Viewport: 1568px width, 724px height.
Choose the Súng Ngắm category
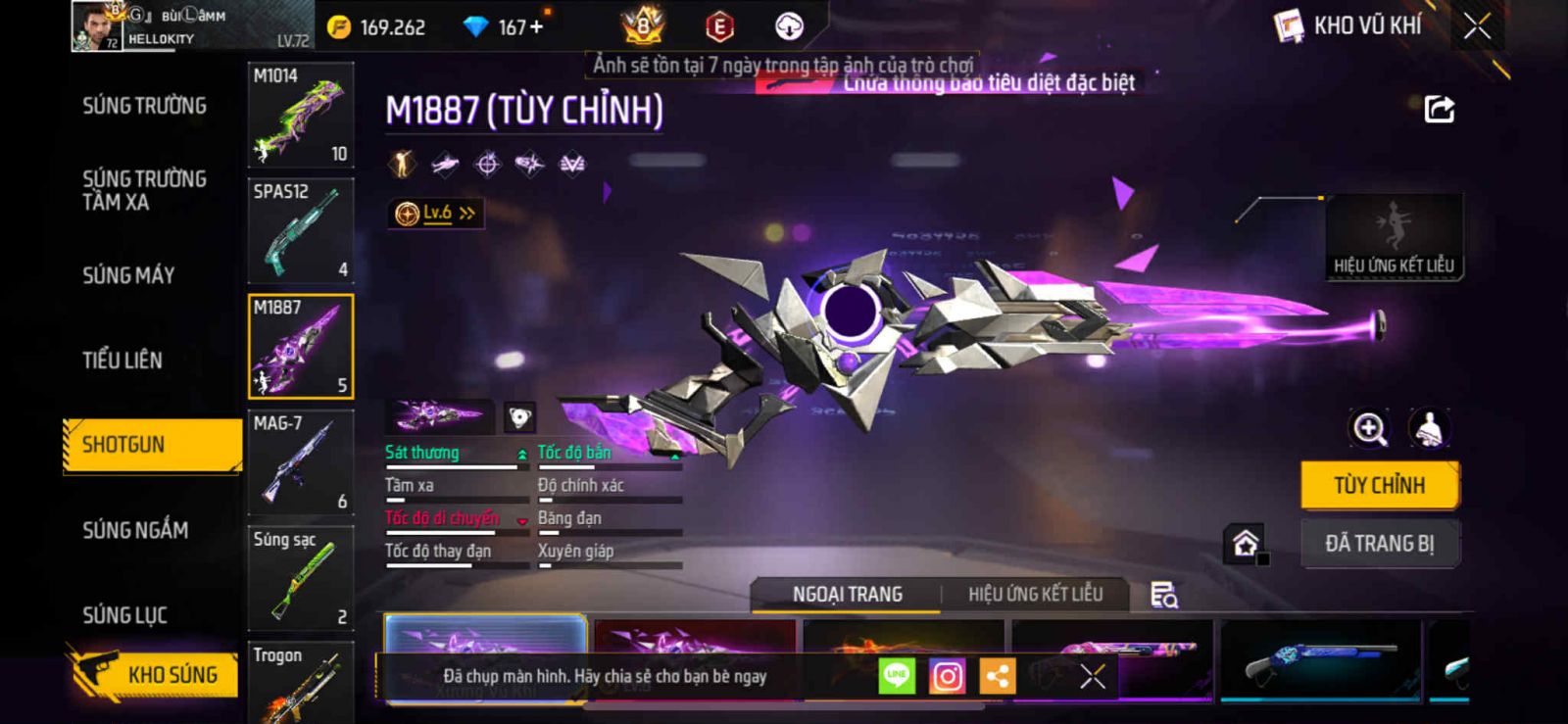click(x=135, y=530)
